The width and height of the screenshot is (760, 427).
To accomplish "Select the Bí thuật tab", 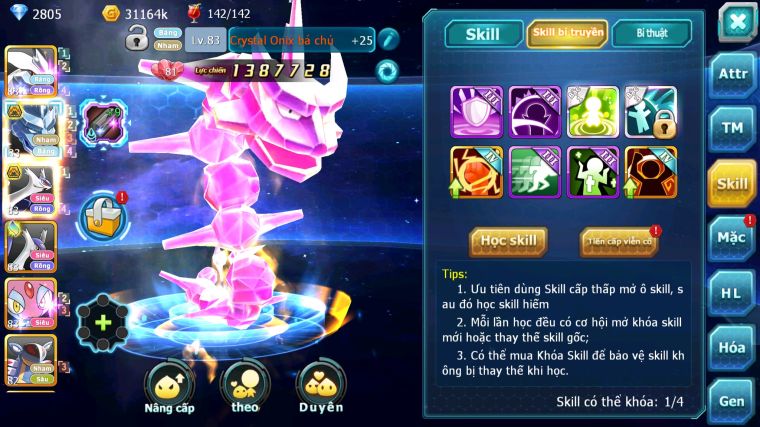I will pyautogui.click(x=651, y=33).
